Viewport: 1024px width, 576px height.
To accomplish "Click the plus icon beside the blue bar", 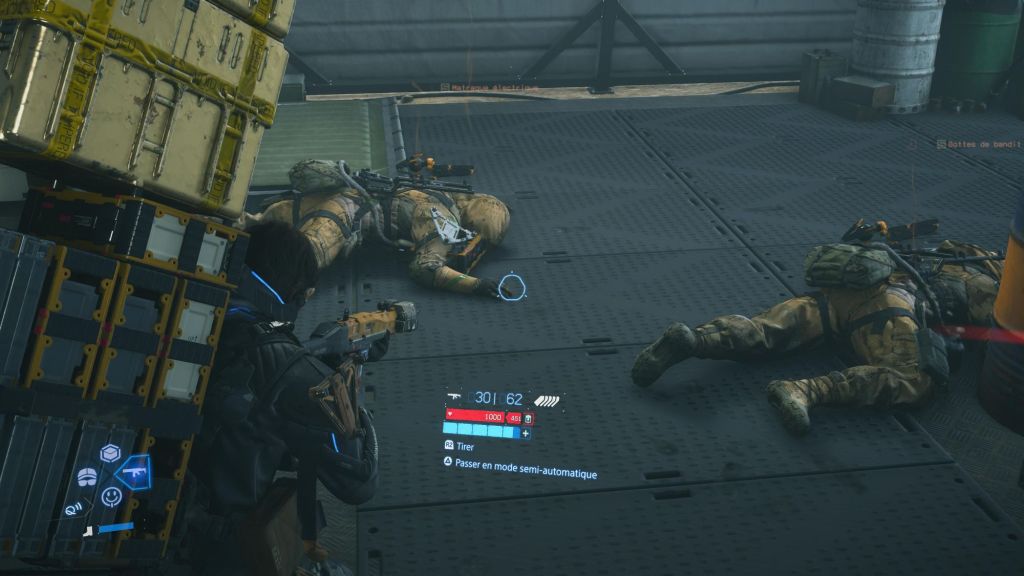I will pos(526,433).
